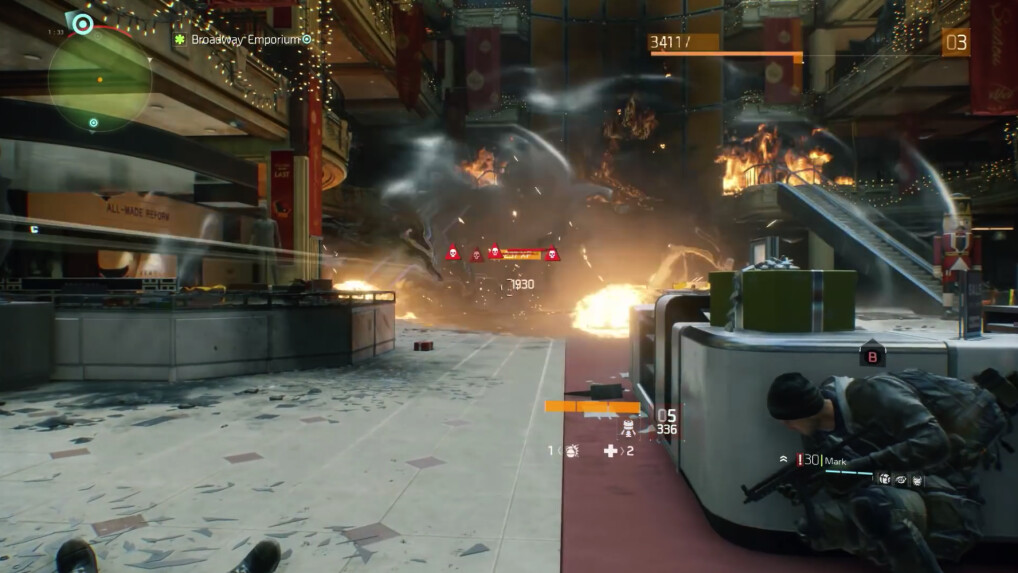1018x573 pixels.
Task: Activate the turret skill icon
Action: pyautogui.click(x=628, y=428)
